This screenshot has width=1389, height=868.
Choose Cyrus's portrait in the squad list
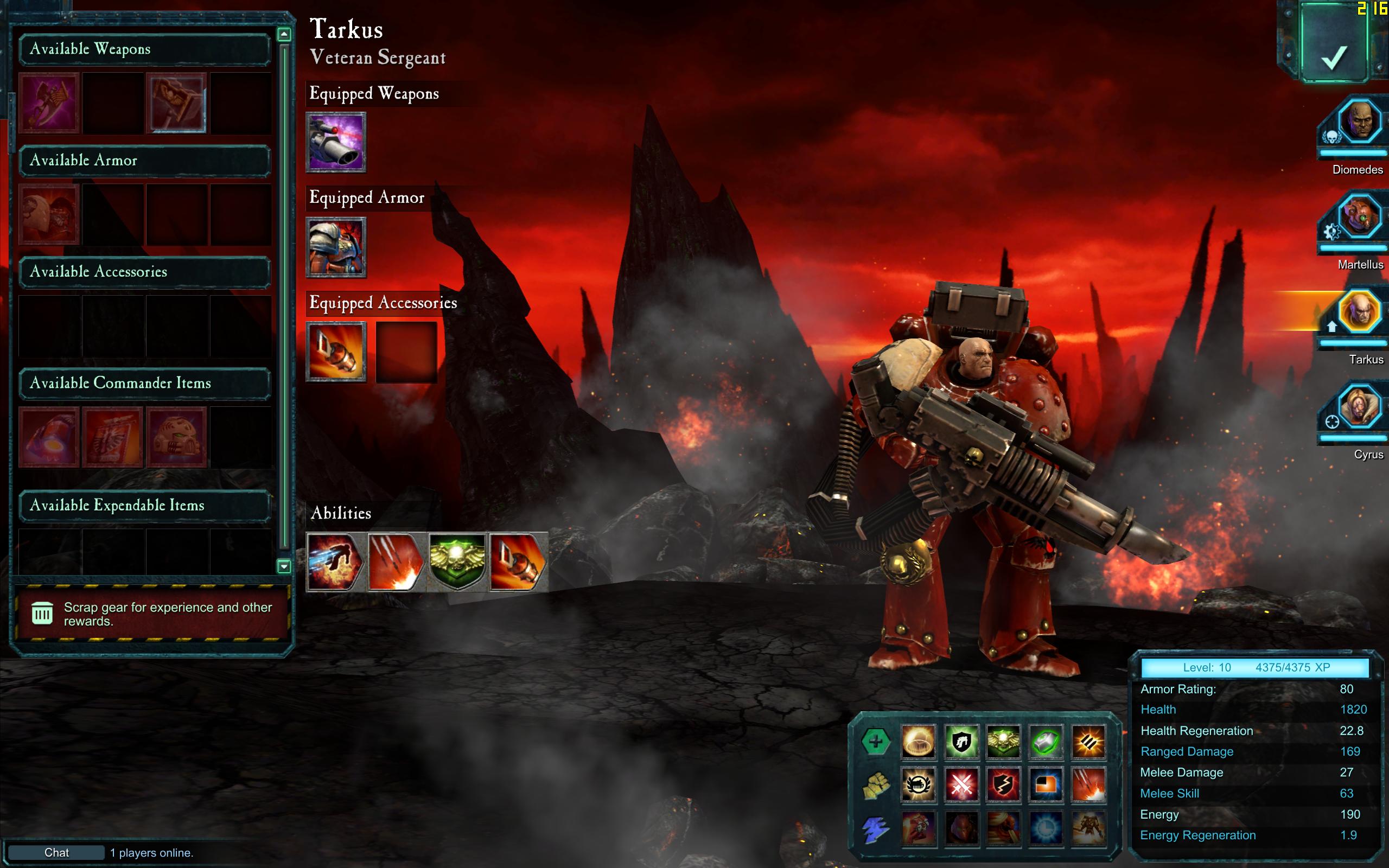click(1359, 407)
